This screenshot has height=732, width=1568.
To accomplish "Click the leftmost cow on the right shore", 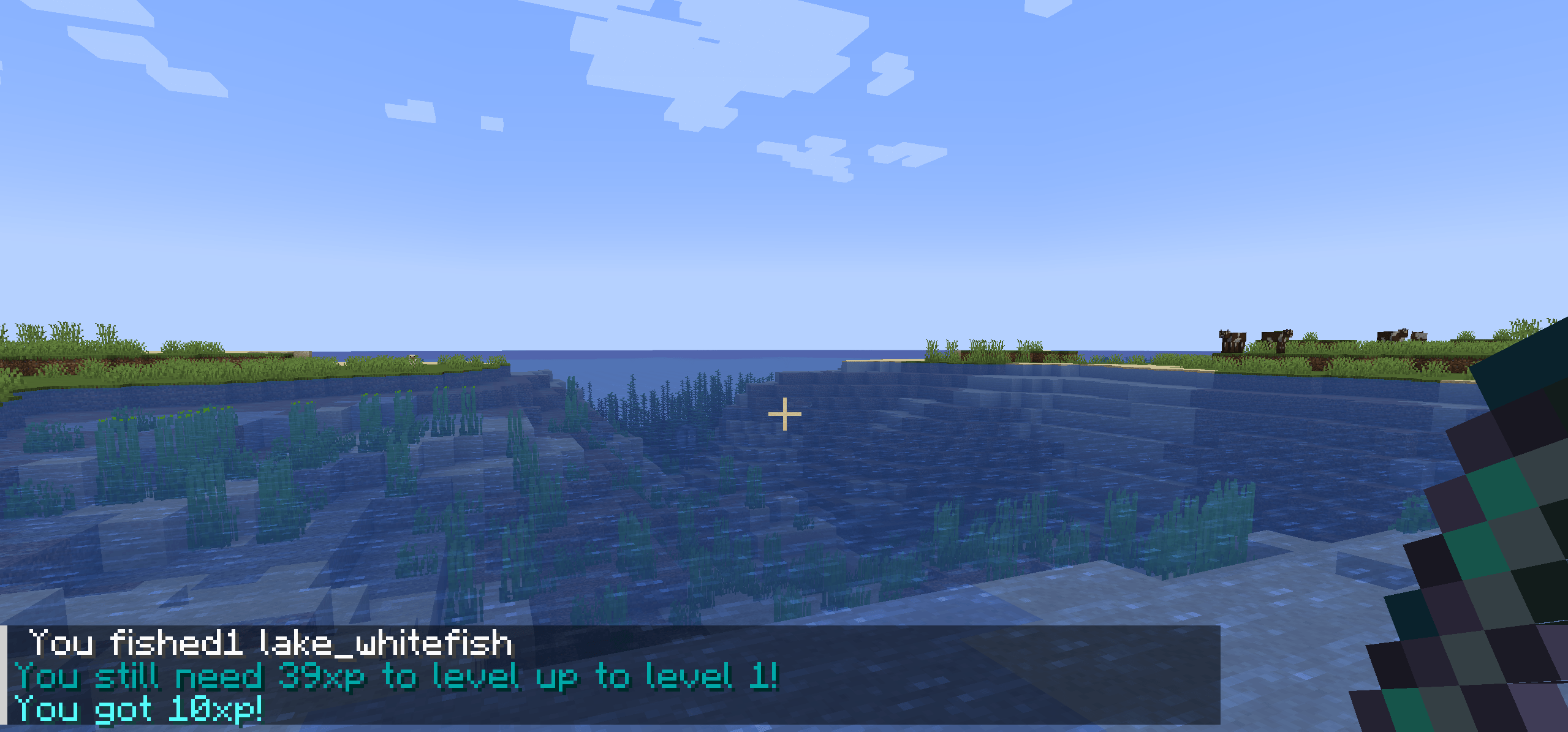I will 1233,340.
